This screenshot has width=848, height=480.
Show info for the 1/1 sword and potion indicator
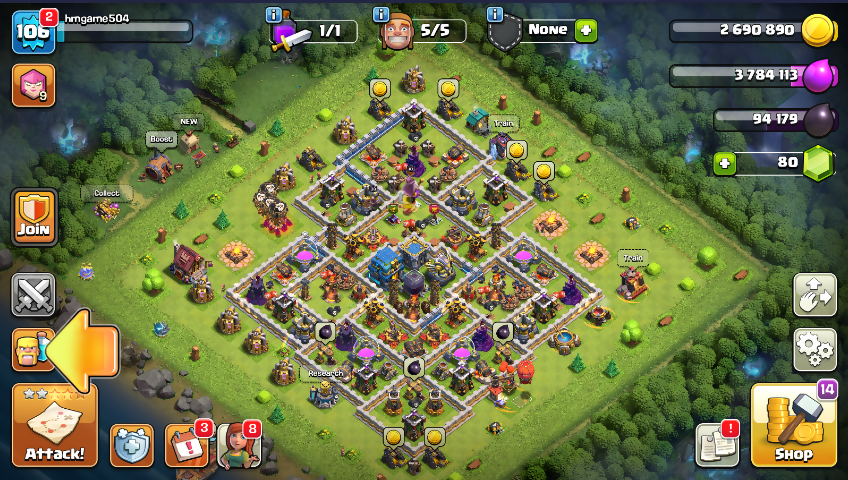tap(274, 14)
